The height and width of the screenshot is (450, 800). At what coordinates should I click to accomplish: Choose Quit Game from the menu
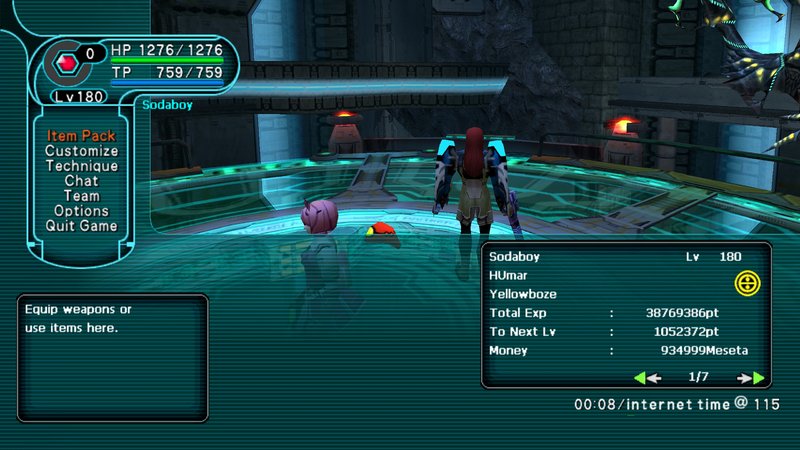tap(81, 226)
